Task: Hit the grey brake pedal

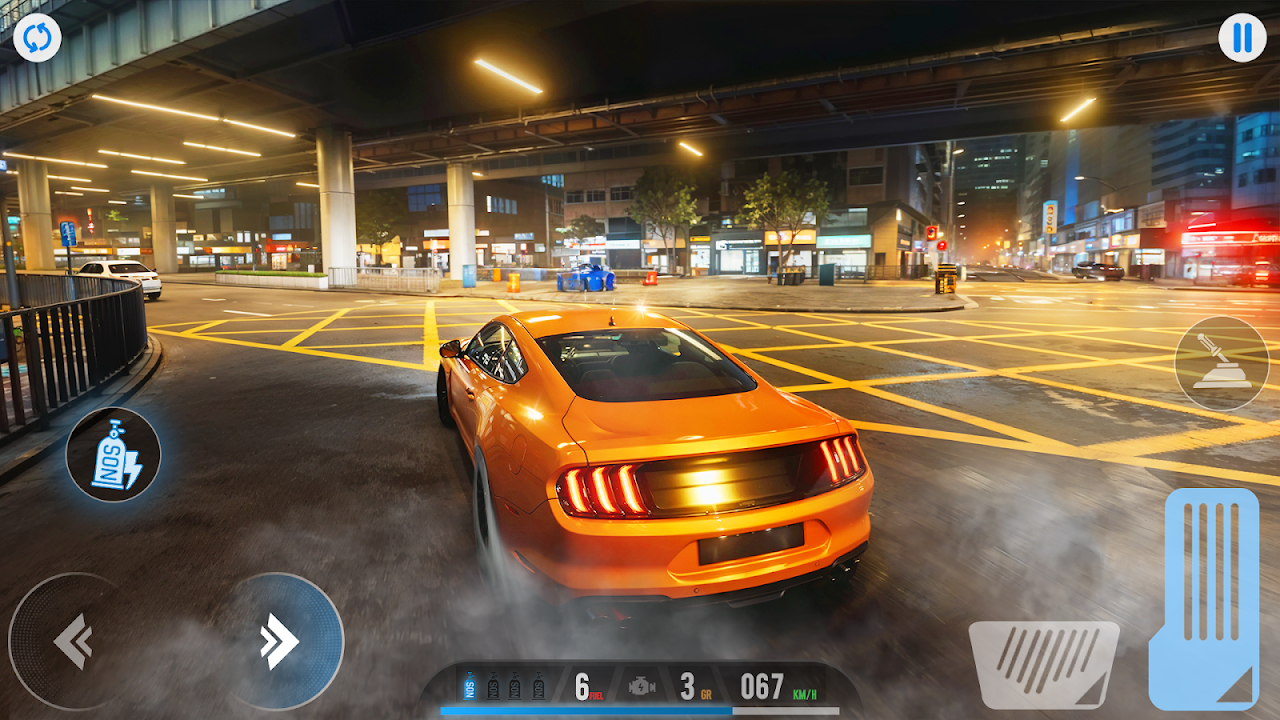Action: click(1043, 664)
